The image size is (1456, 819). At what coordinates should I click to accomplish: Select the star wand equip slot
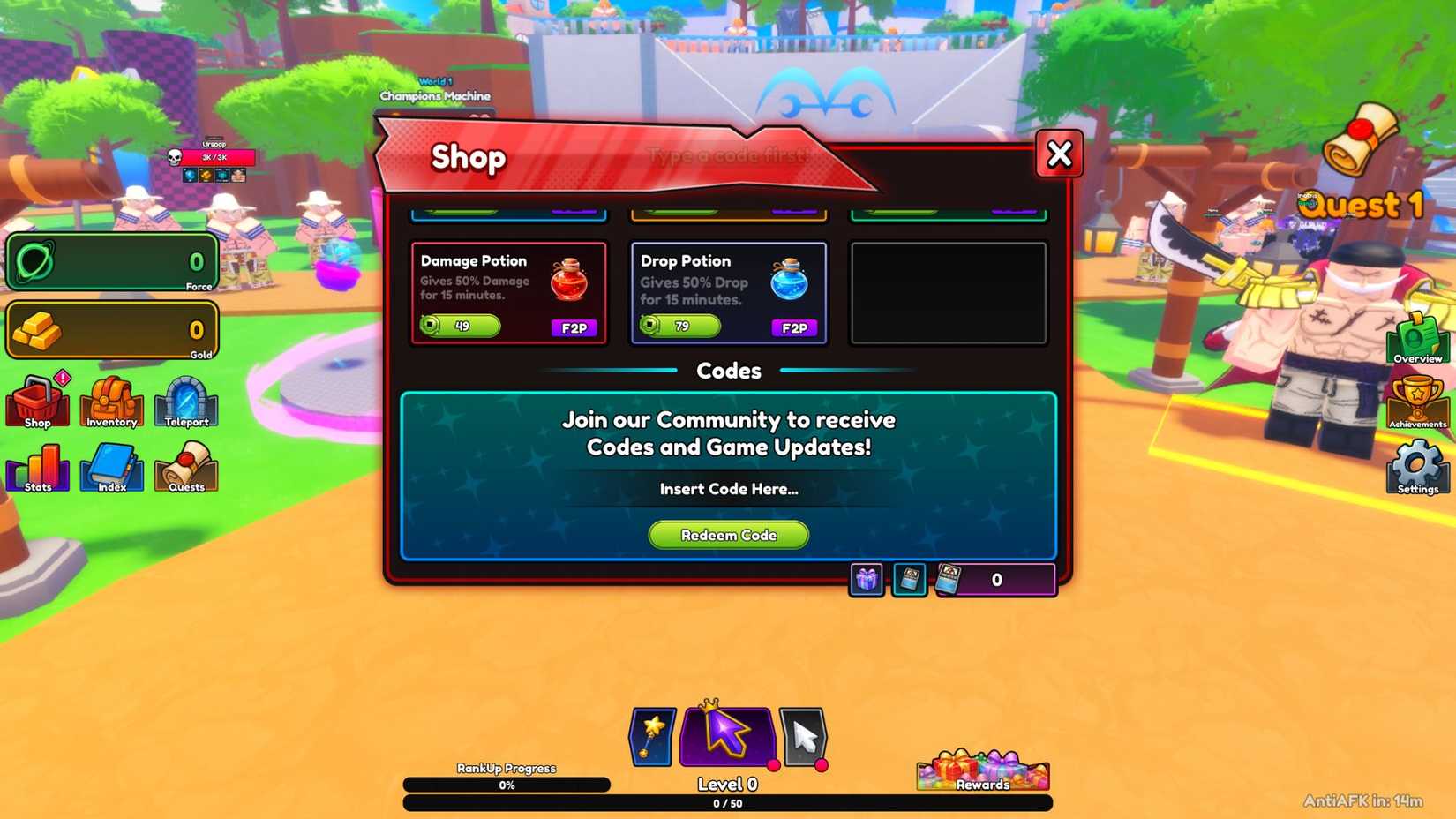pos(650,735)
